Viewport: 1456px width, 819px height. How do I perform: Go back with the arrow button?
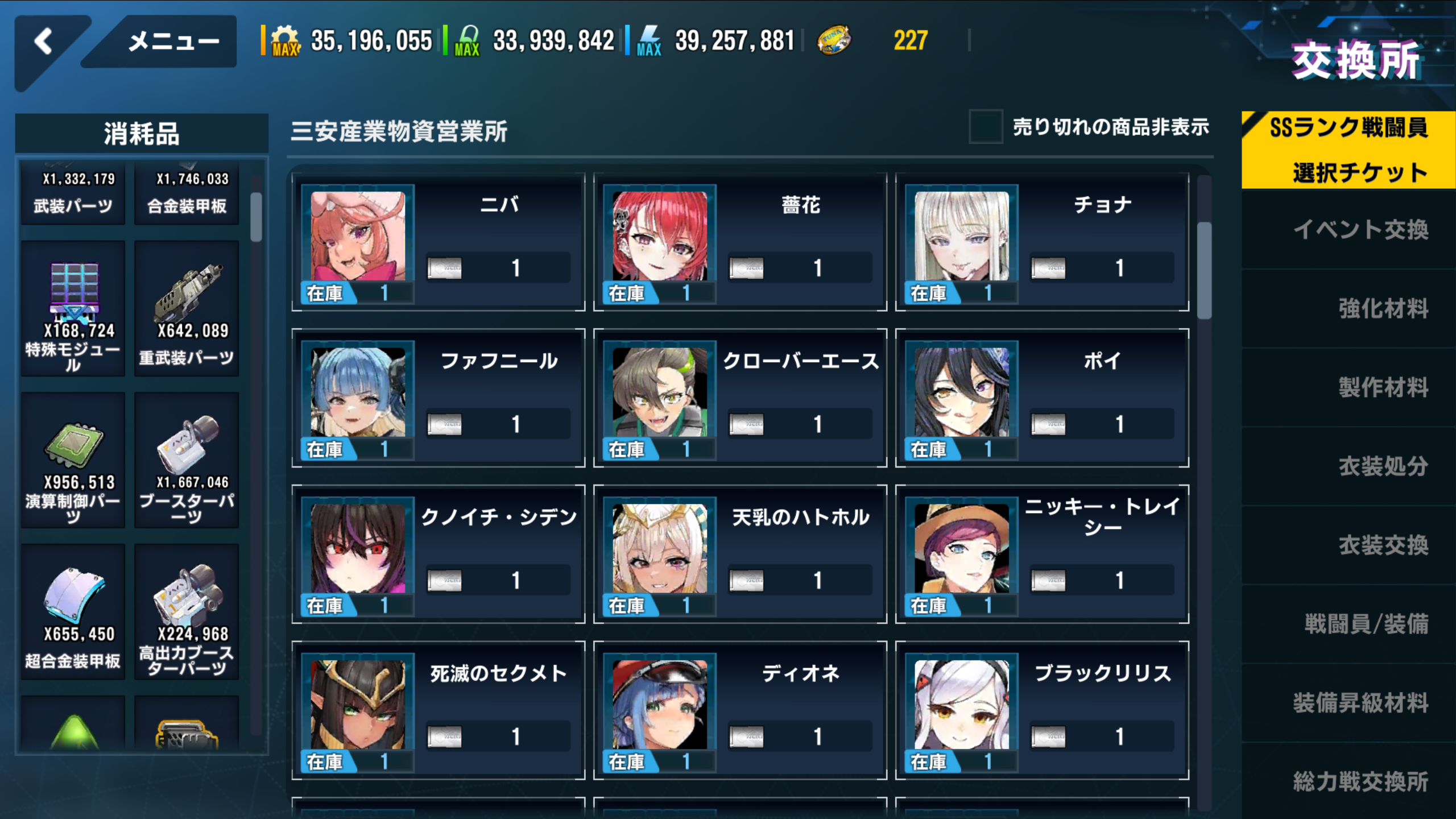(44, 43)
